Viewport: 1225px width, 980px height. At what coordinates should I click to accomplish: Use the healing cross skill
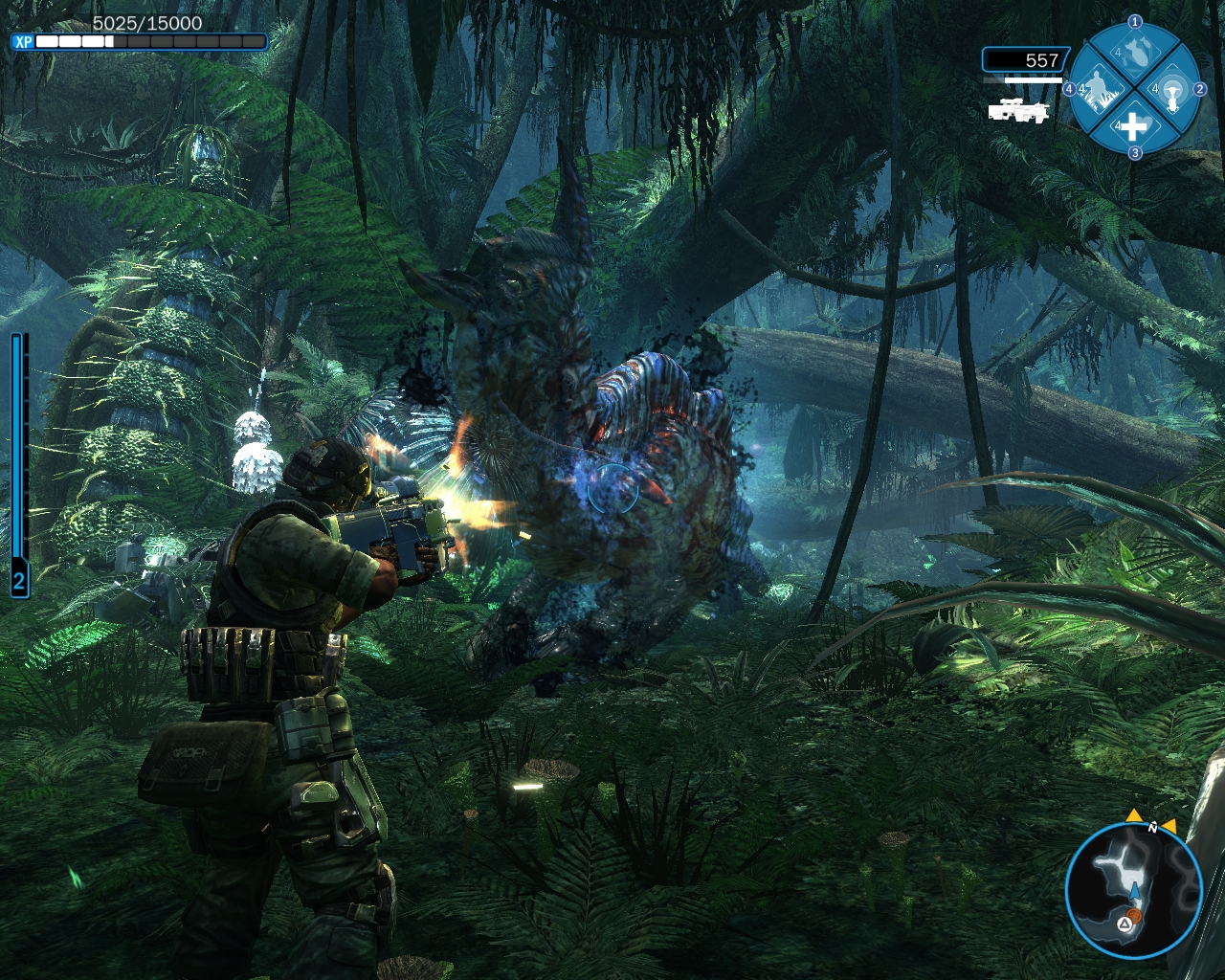pos(1133,125)
